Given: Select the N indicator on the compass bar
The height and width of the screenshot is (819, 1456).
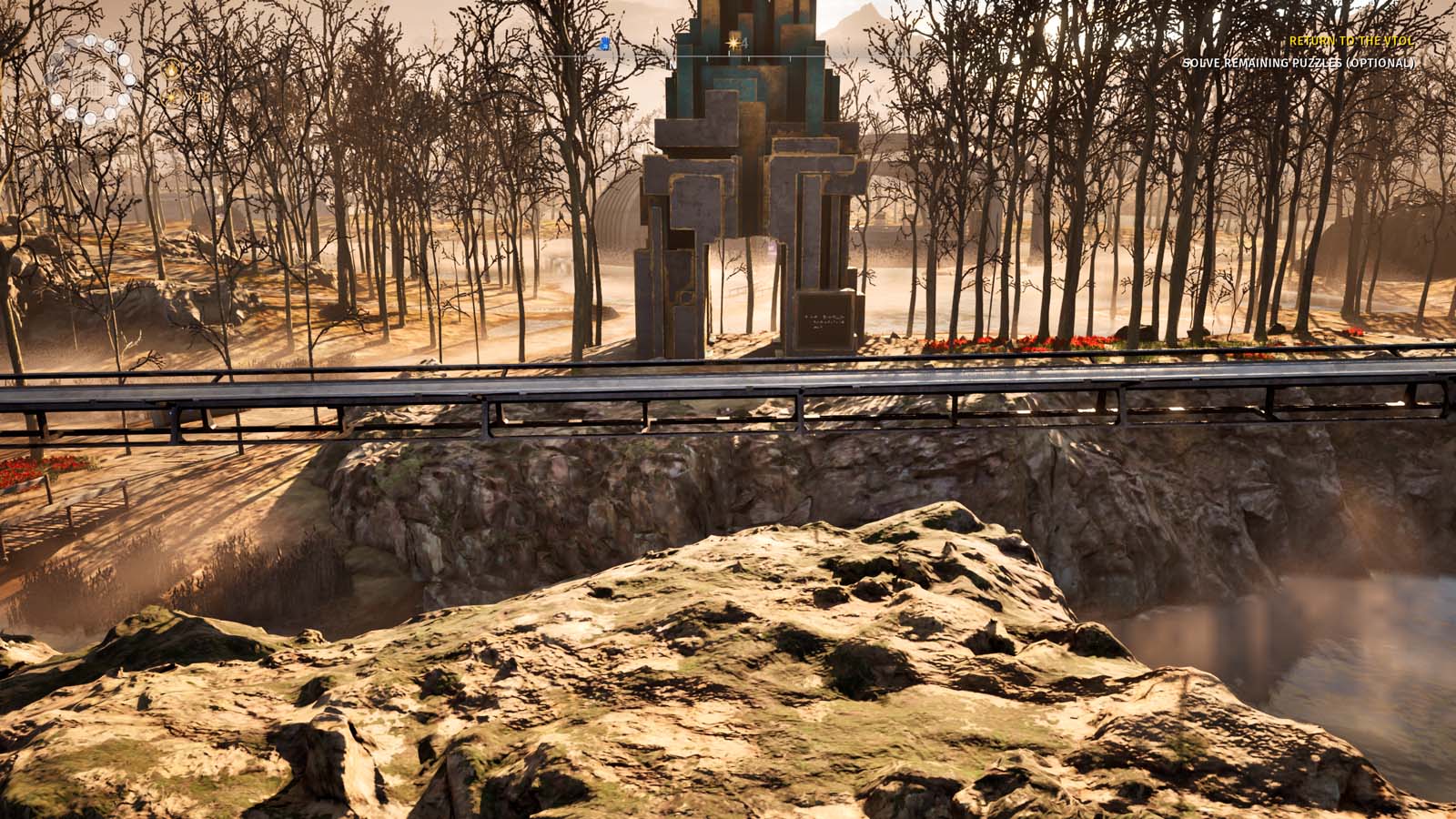Looking at the screenshot, I should tap(672, 65).
